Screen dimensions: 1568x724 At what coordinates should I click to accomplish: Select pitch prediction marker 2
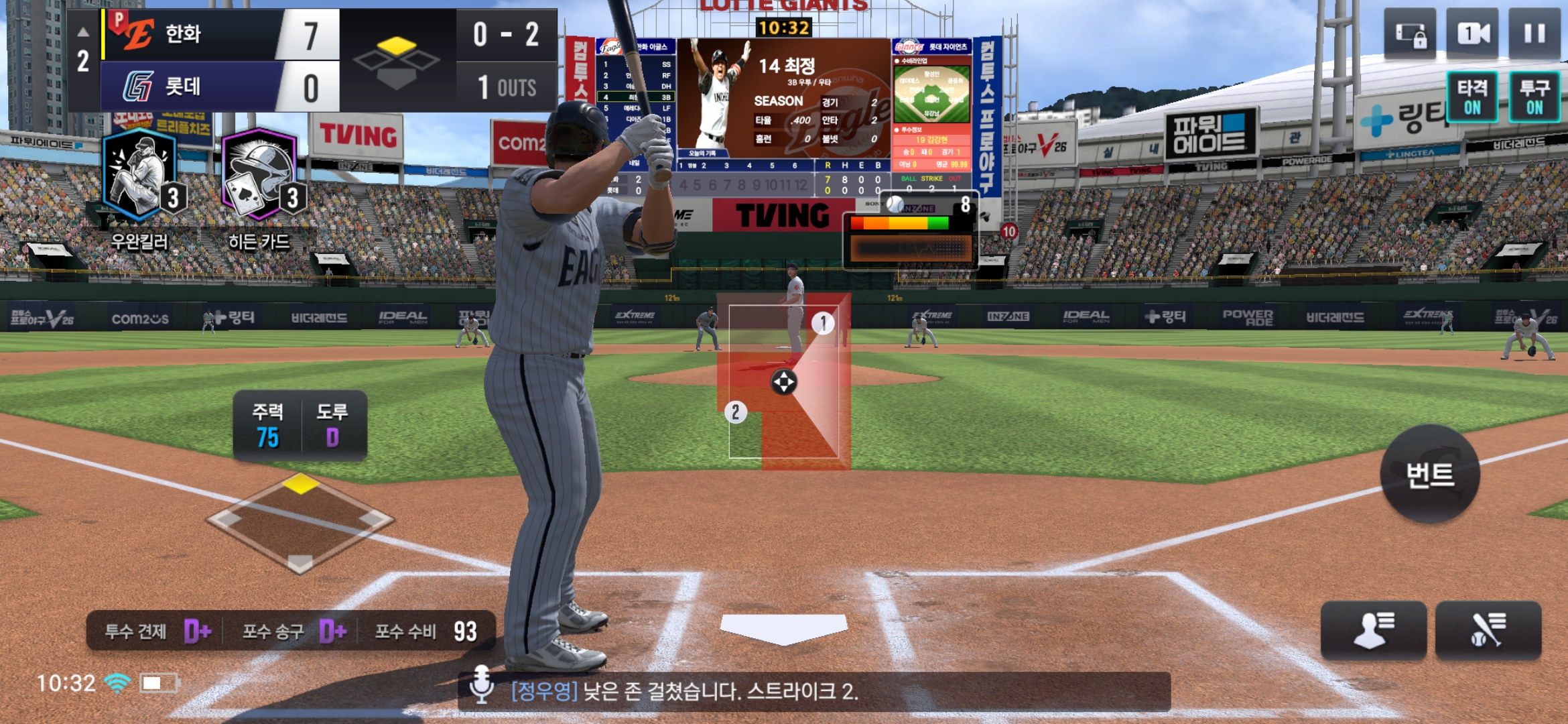pos(735,412)
